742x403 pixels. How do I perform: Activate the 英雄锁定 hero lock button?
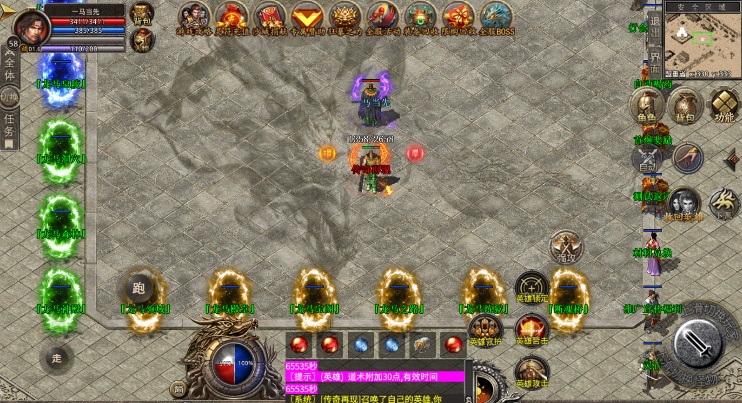pyautogui.click(x=531, y=288)
